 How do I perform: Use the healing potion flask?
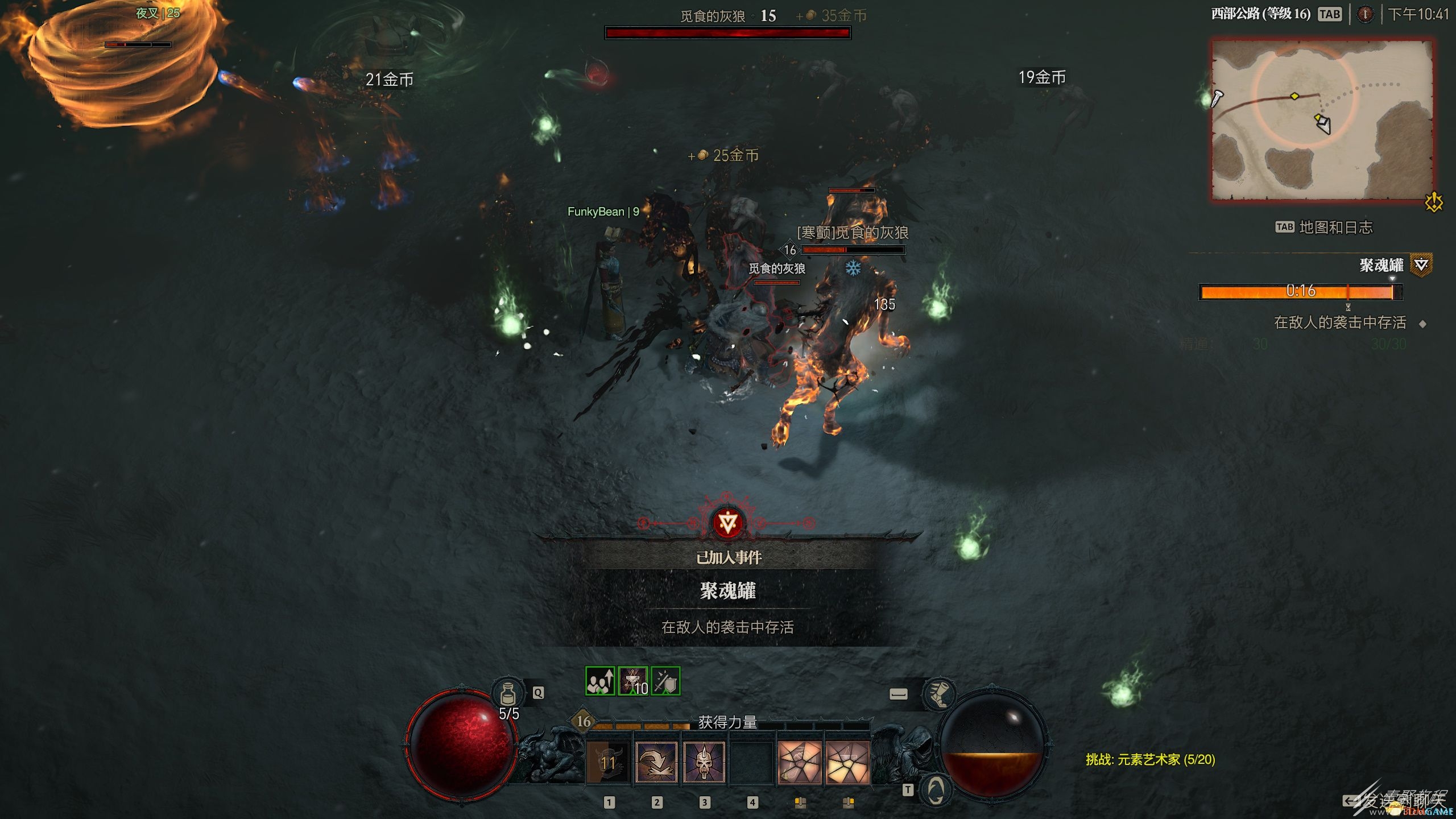pyautogui.click(x=507, y=693)
